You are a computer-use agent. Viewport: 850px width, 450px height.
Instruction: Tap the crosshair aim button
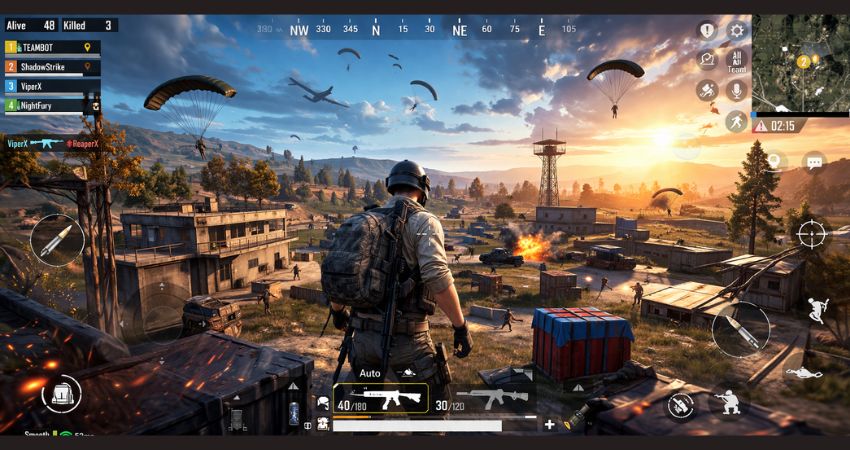pyautogui.click(x=811, y=234)
